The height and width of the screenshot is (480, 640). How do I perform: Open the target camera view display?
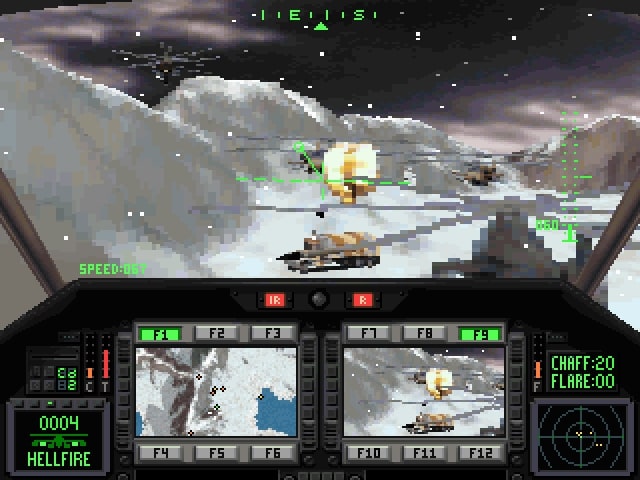423,392
